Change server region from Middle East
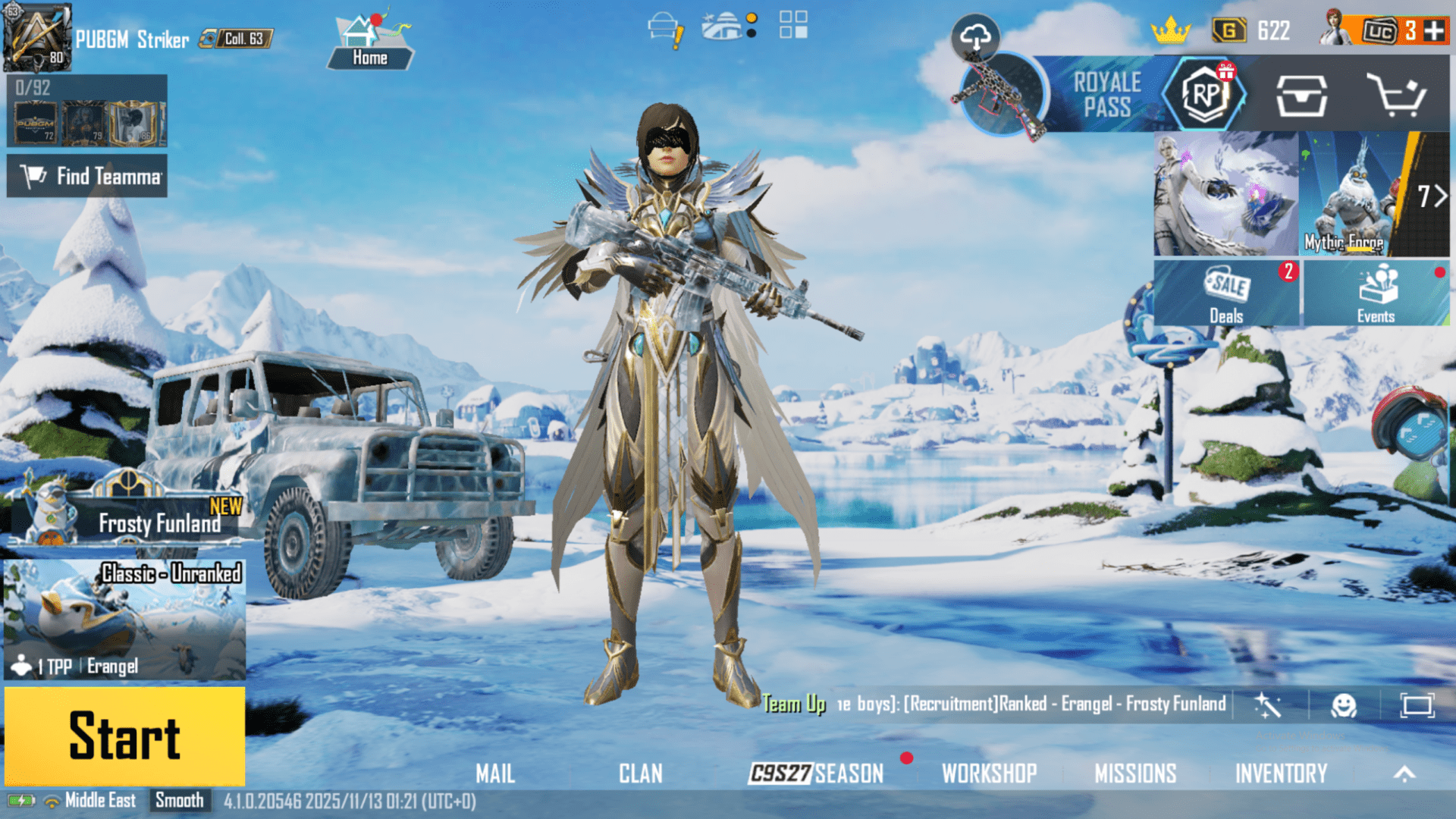1456x819 pixels. 100,800
